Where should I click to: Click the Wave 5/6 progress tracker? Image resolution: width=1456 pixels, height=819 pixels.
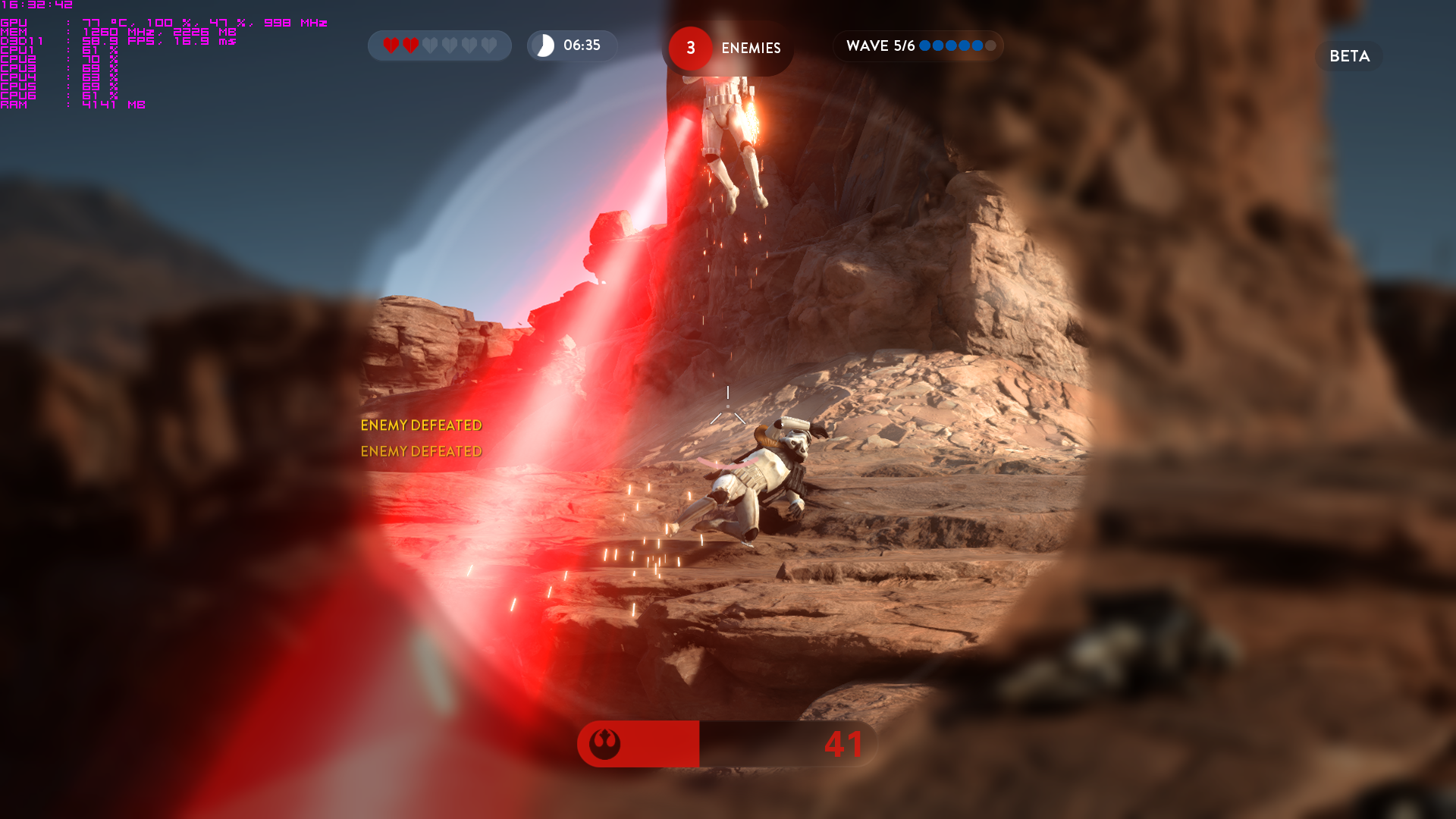[x=918, y=46]
